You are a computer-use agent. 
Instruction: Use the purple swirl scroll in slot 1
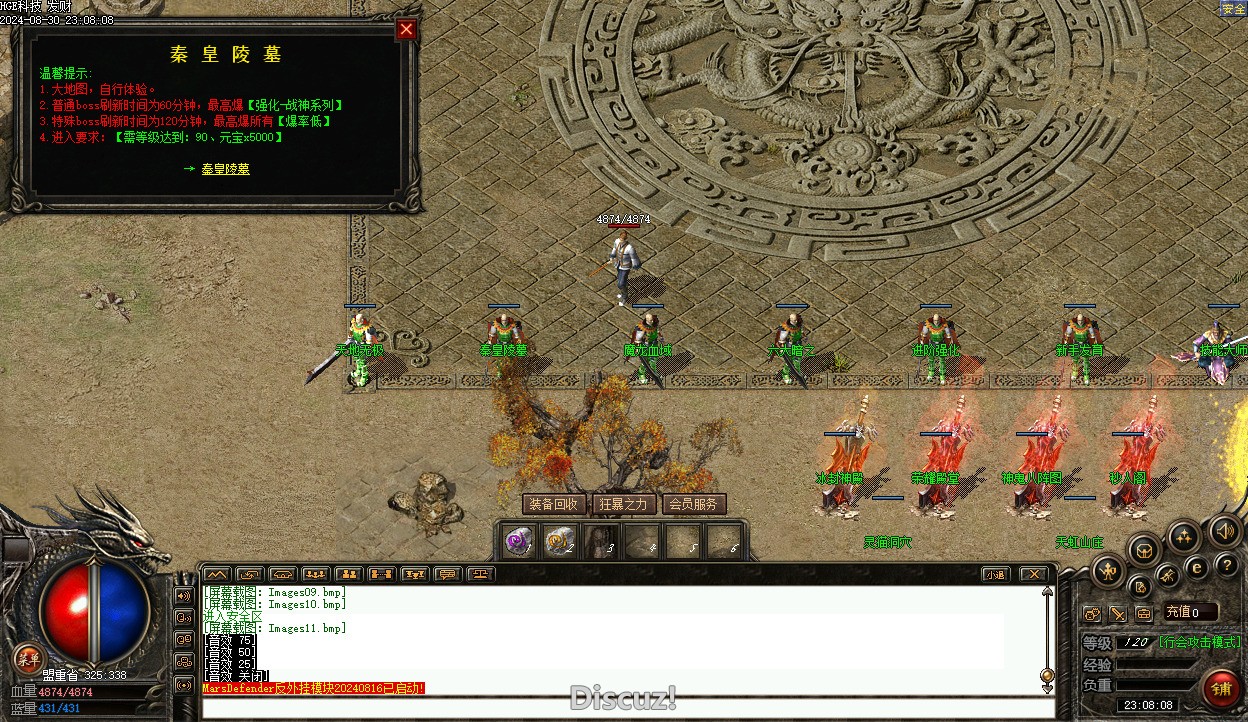[518, 541]
